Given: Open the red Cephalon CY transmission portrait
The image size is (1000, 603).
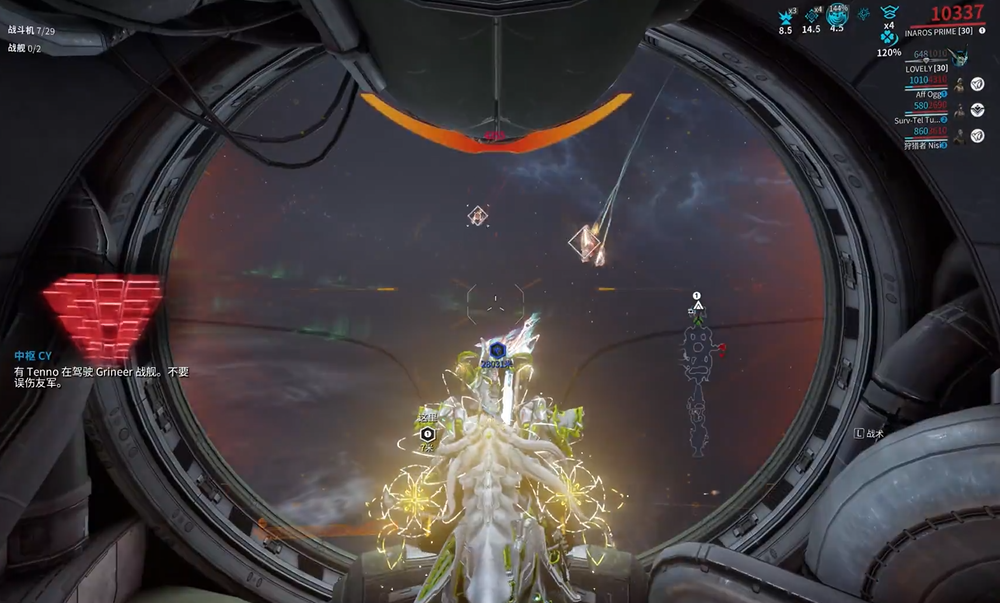Looking at the screenshot, I should [101, 315].
